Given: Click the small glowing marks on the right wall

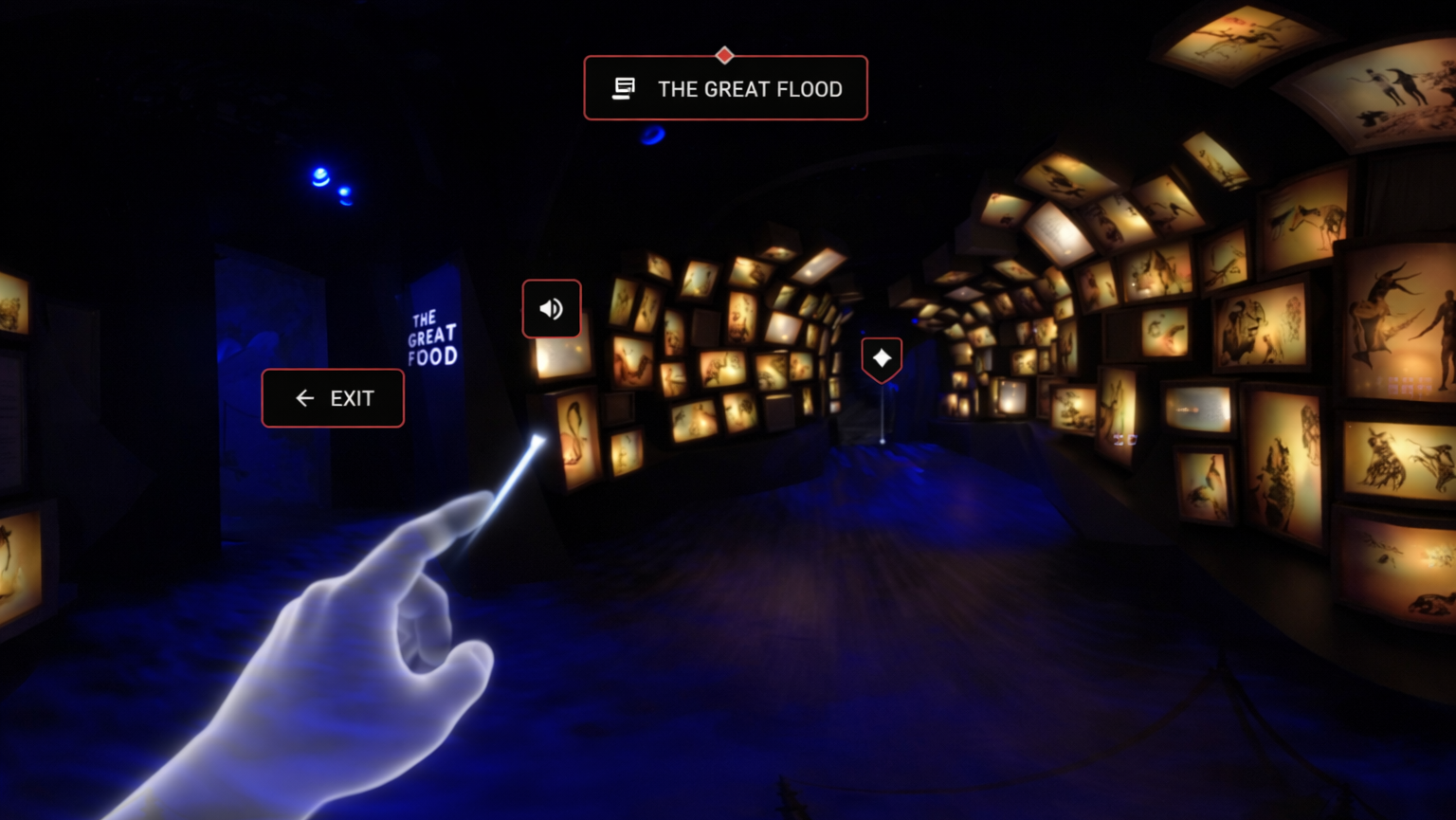Looking at the screenshot, I should [1123, 438].
